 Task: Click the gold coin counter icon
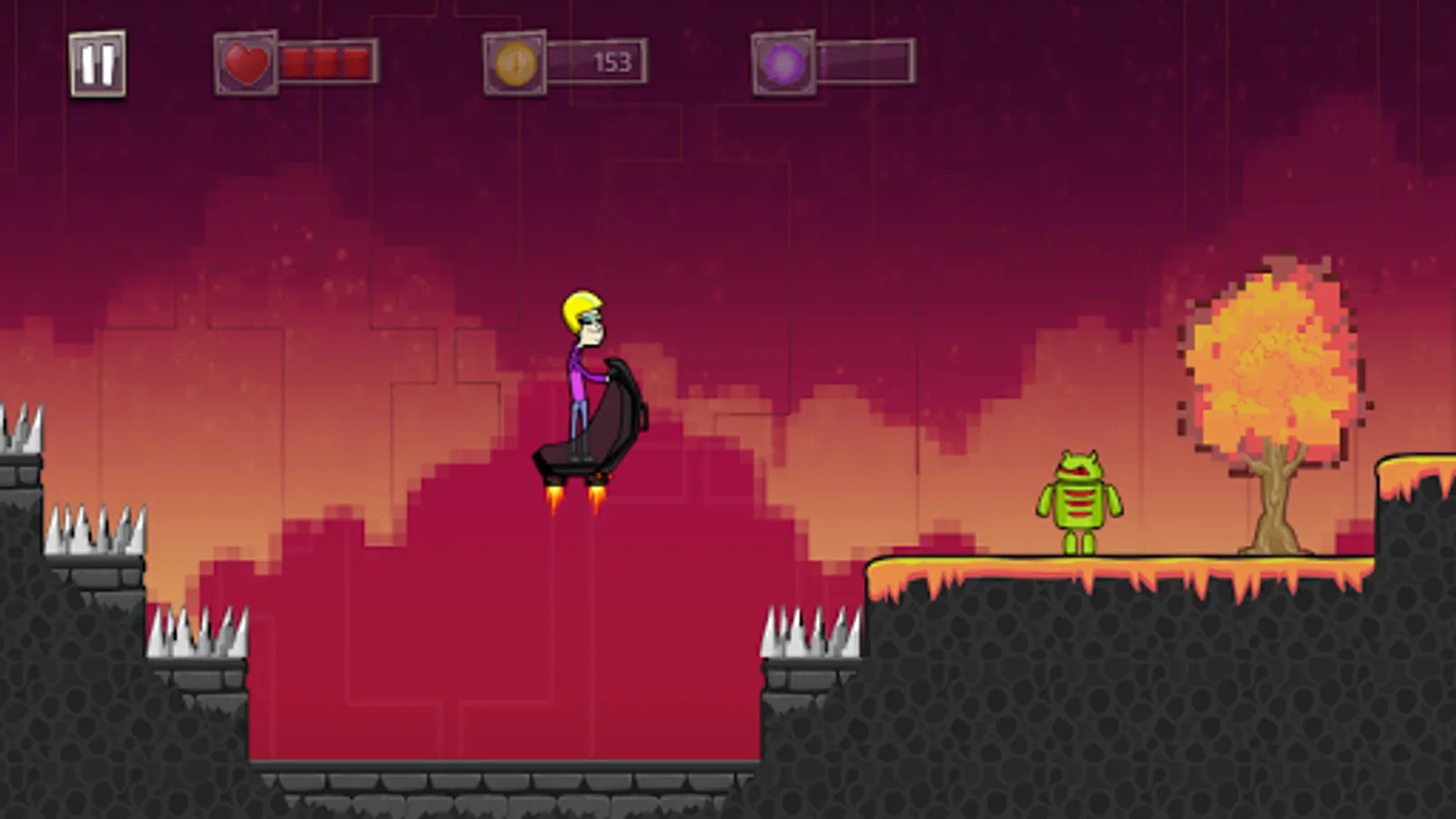514,62
